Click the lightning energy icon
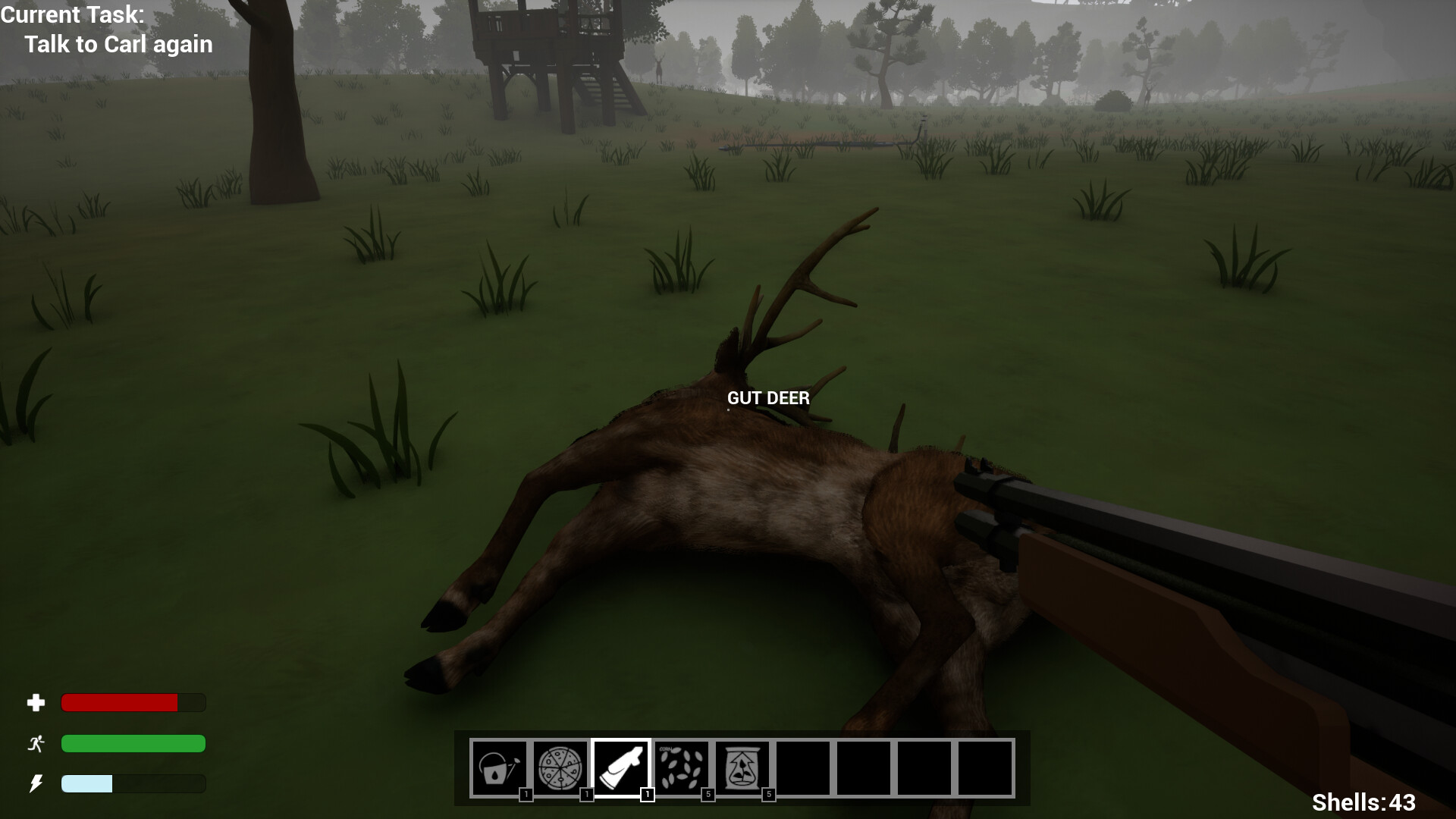The image size is (1456, 819). tap(36, 784)
